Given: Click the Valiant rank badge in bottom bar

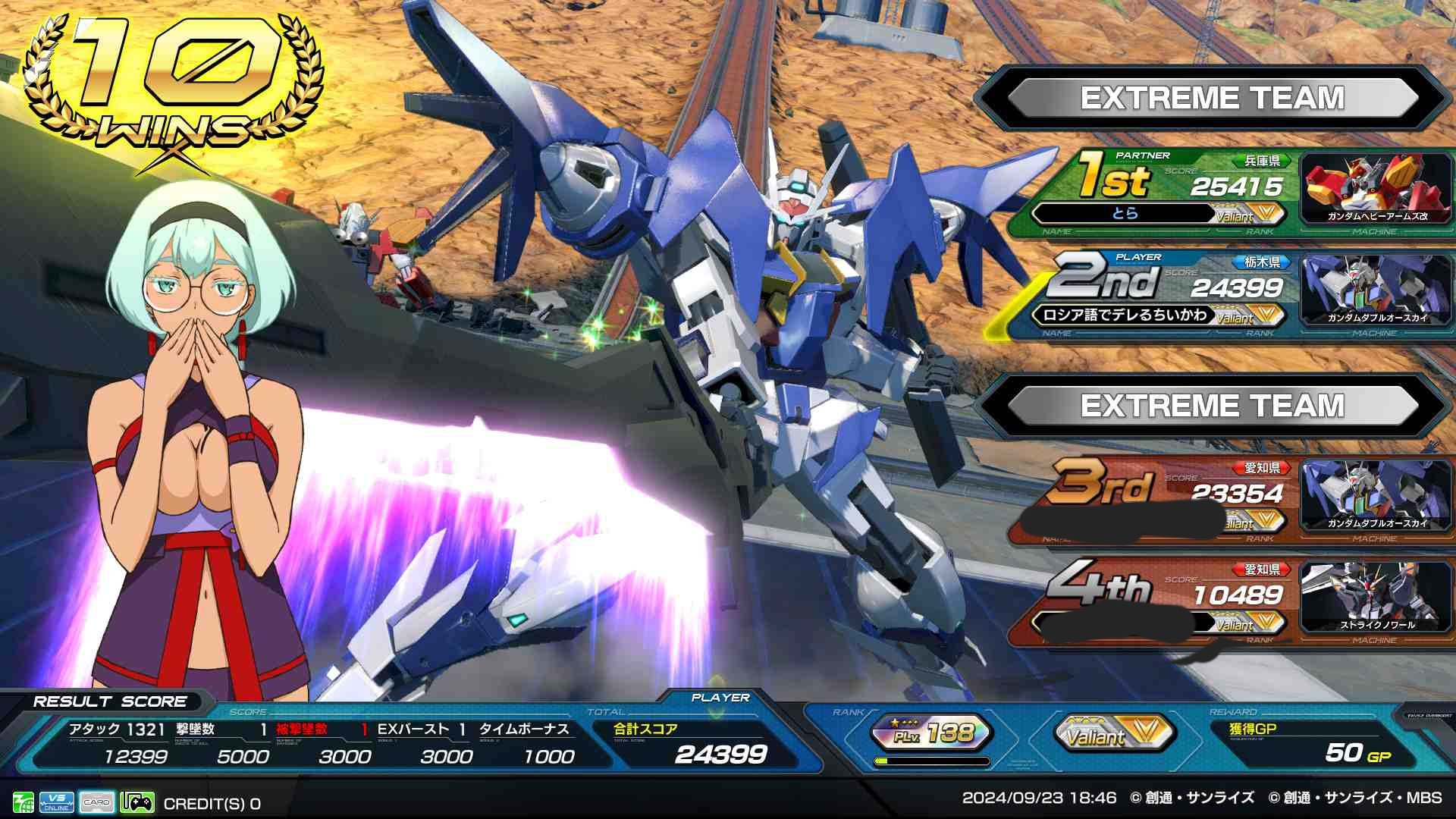Looking at the screenshot, I should (x=1114, y=733).
